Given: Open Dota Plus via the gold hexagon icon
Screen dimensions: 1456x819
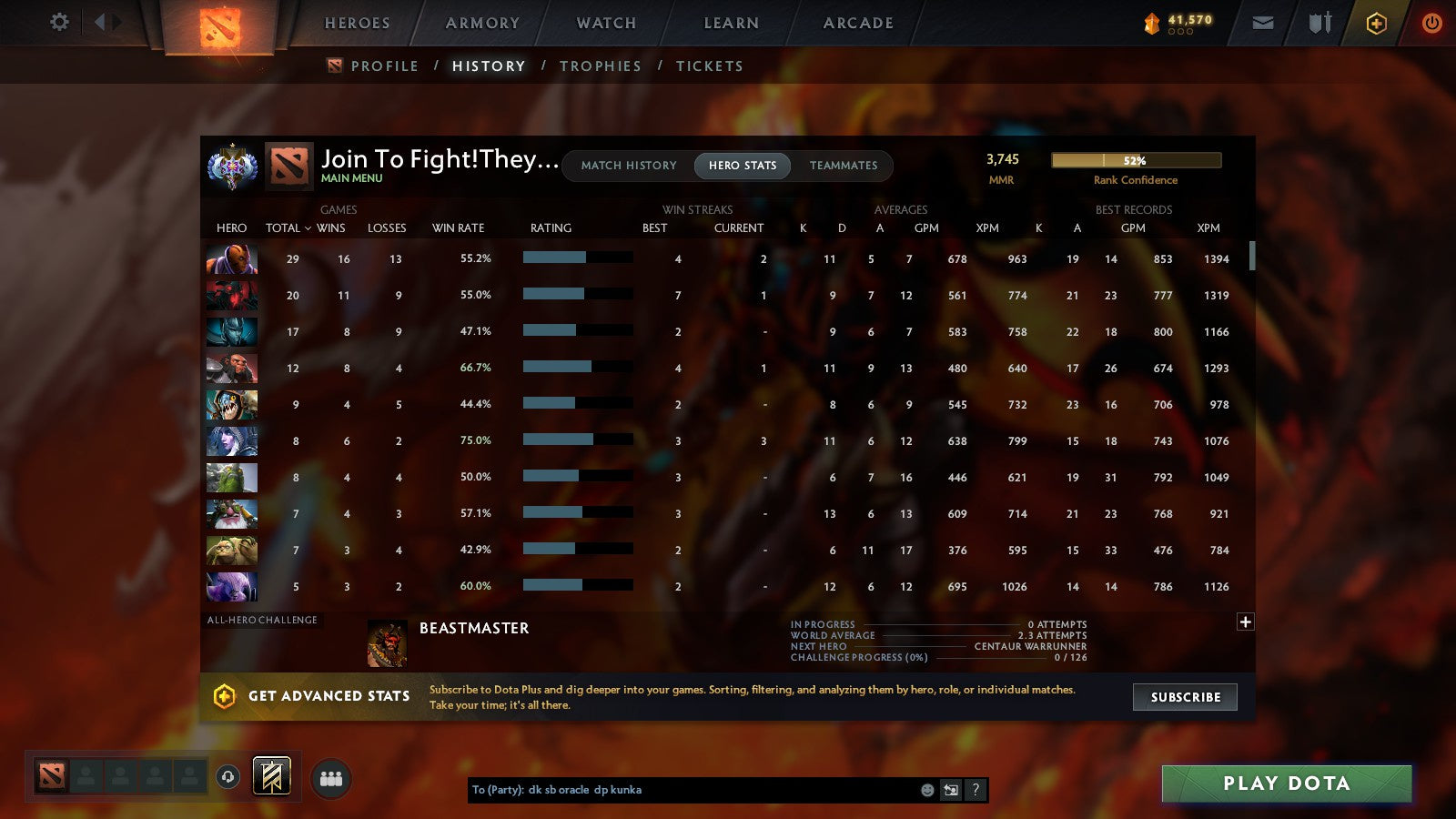Looking at the screenshot, I should [1376, 23].
